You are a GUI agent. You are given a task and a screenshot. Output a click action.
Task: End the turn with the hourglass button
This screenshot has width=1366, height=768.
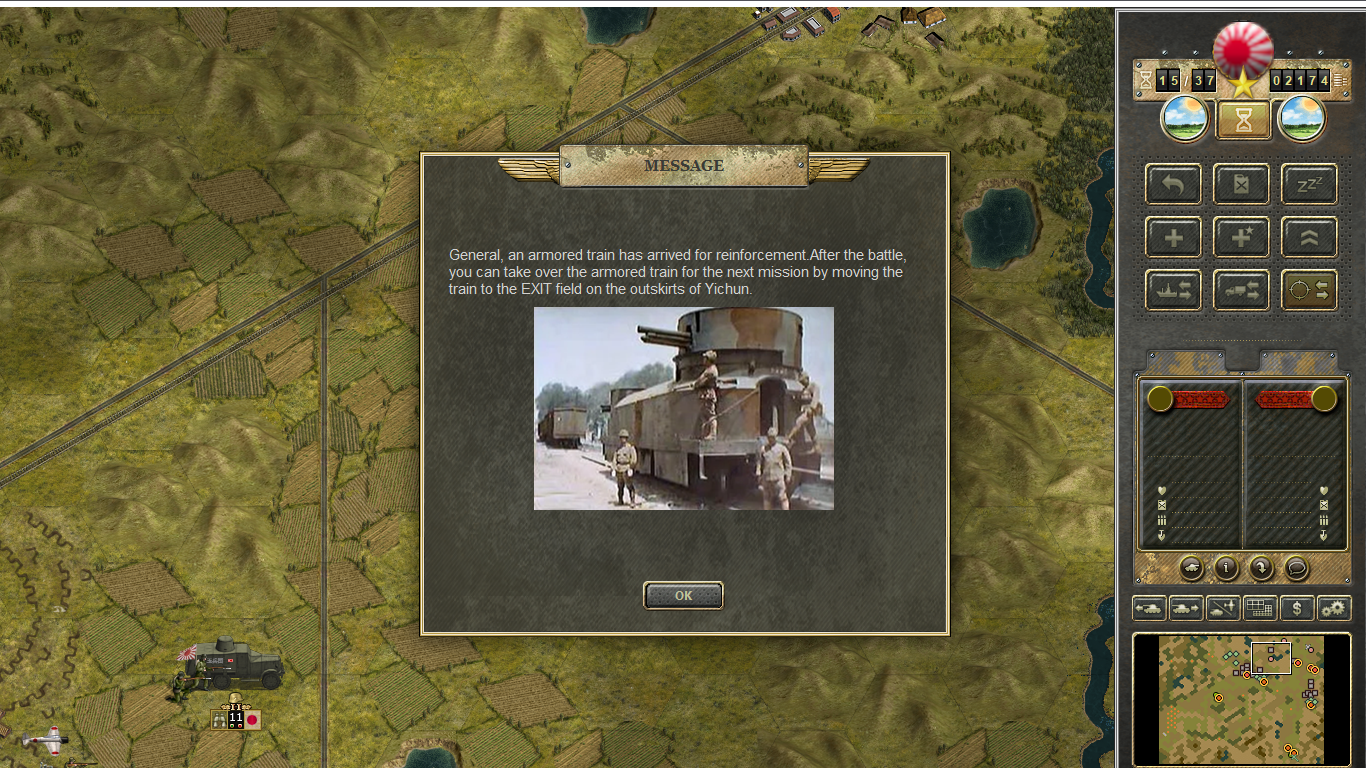[x=1243, y=120]
